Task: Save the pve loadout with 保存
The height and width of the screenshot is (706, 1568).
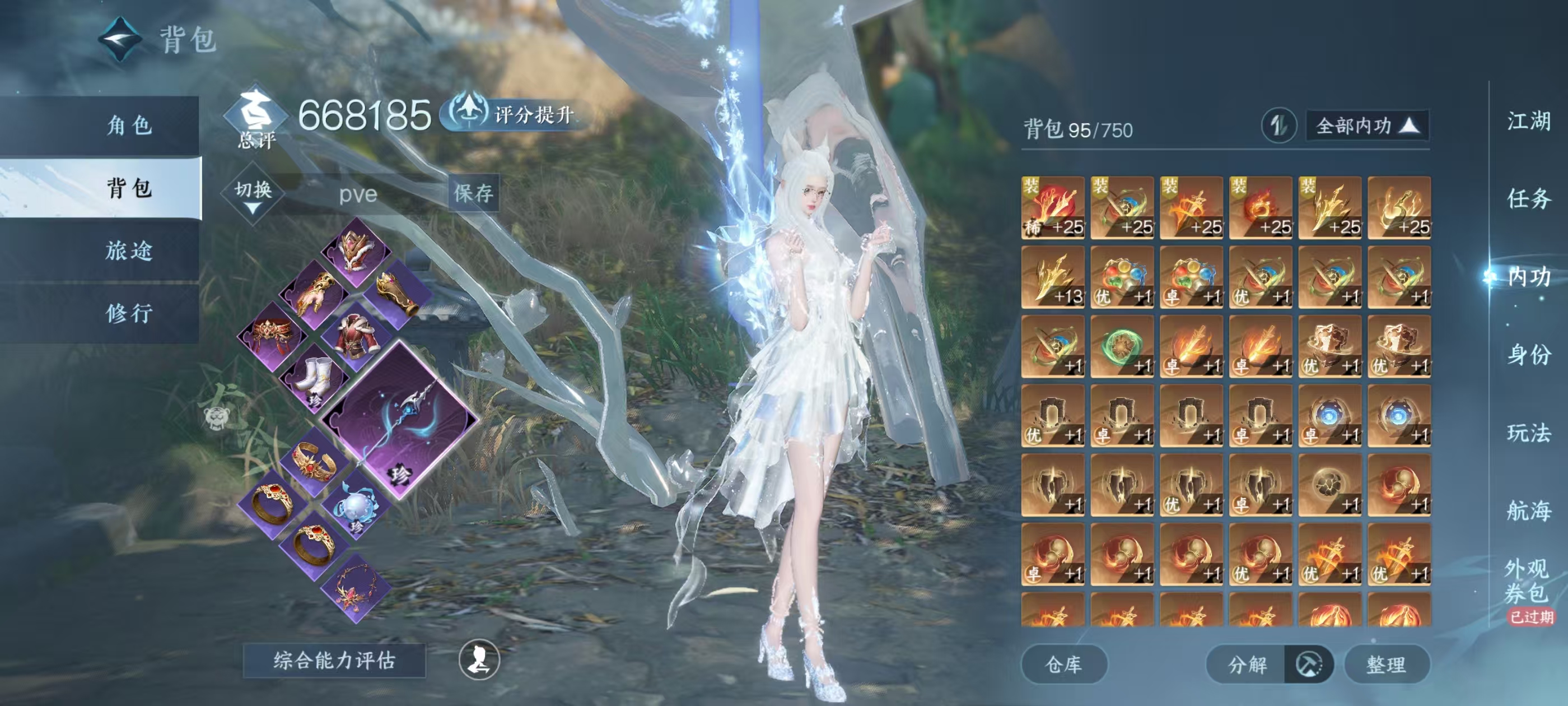Action: pyautogui.click(x=474, y=193)
